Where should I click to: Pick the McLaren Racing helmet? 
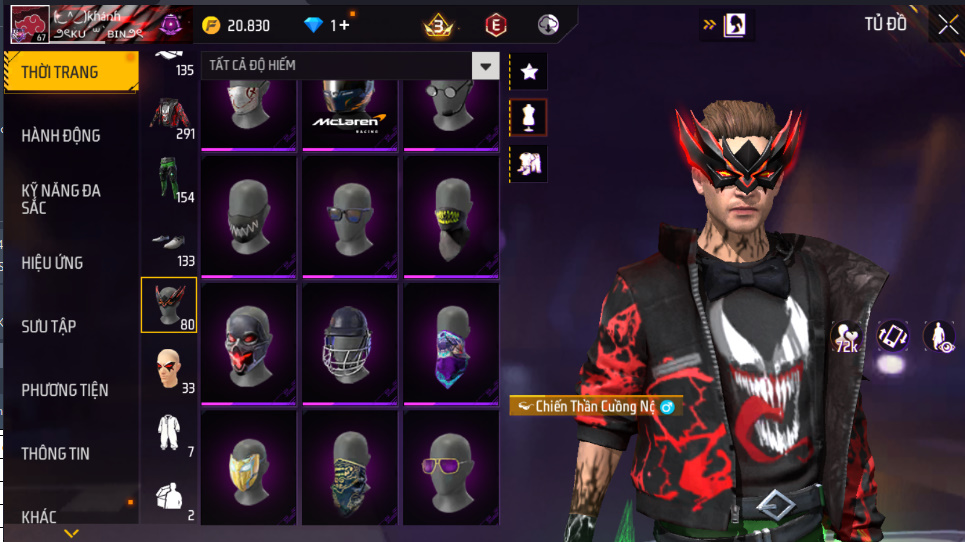coord(350,112)
